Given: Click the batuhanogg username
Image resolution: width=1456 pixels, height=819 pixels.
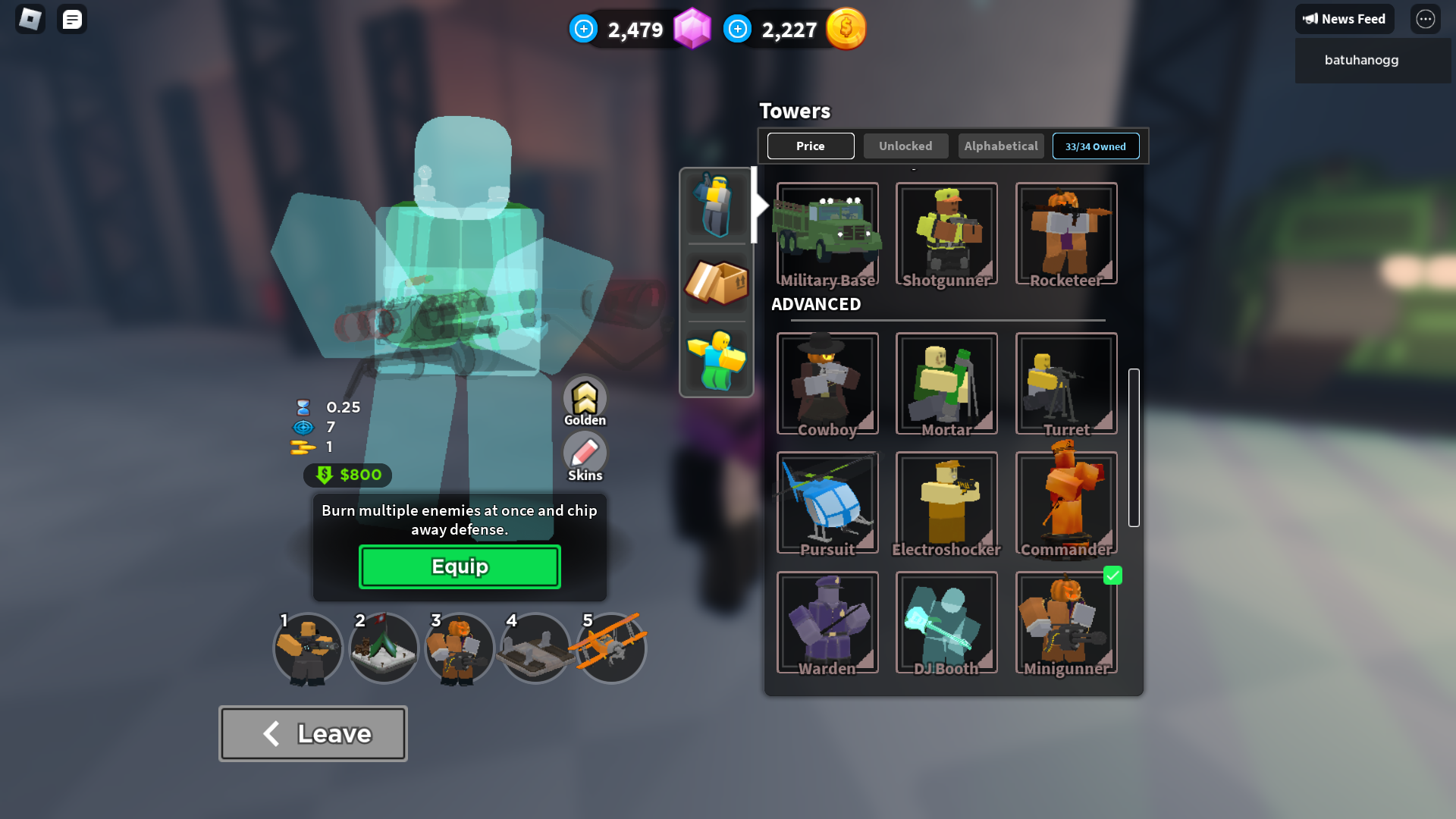Looking at the screenshot, I should click(x=1361, y=60).
